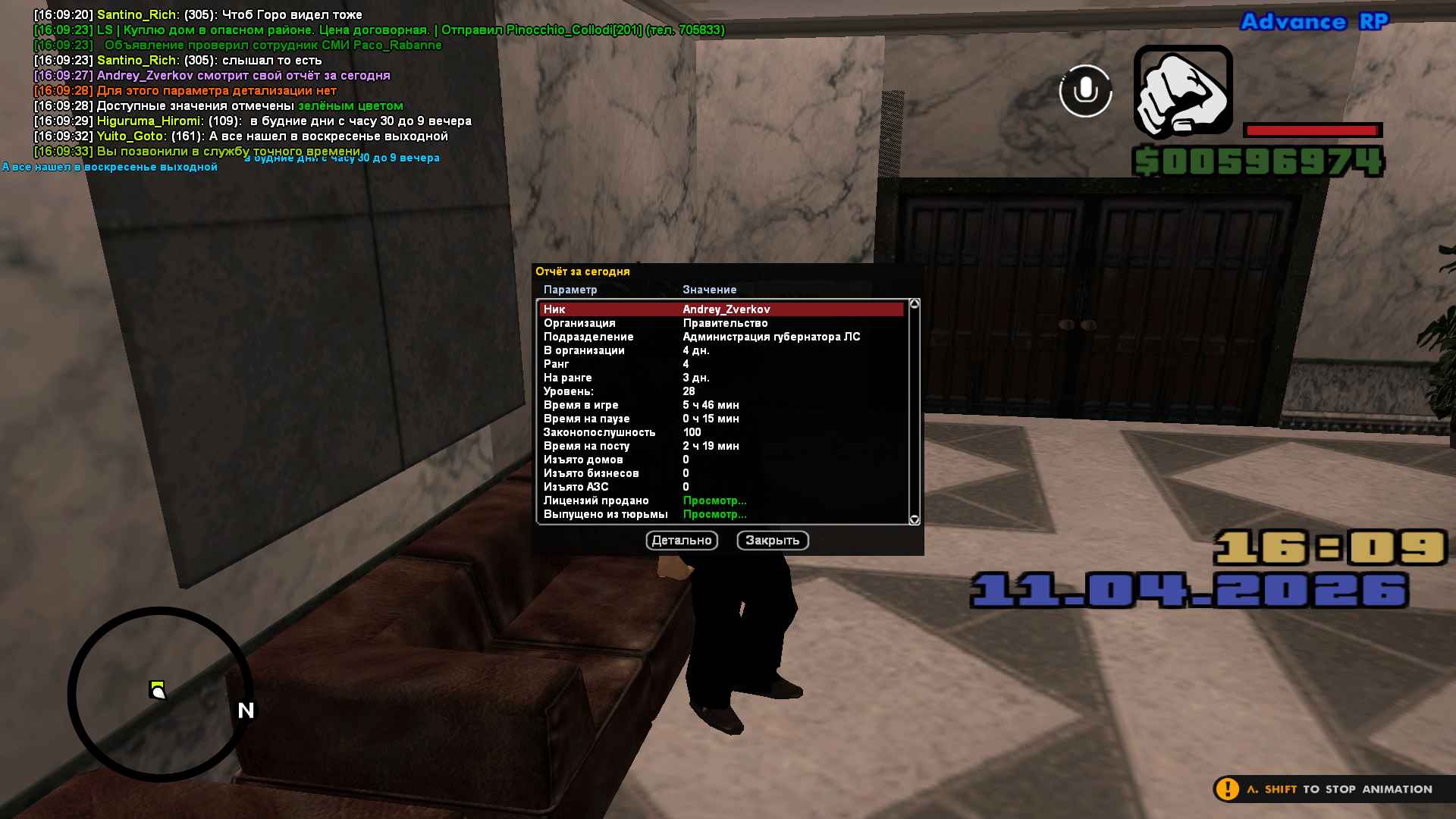
Task: Choose the Время на паузе row
Action: 720,419
